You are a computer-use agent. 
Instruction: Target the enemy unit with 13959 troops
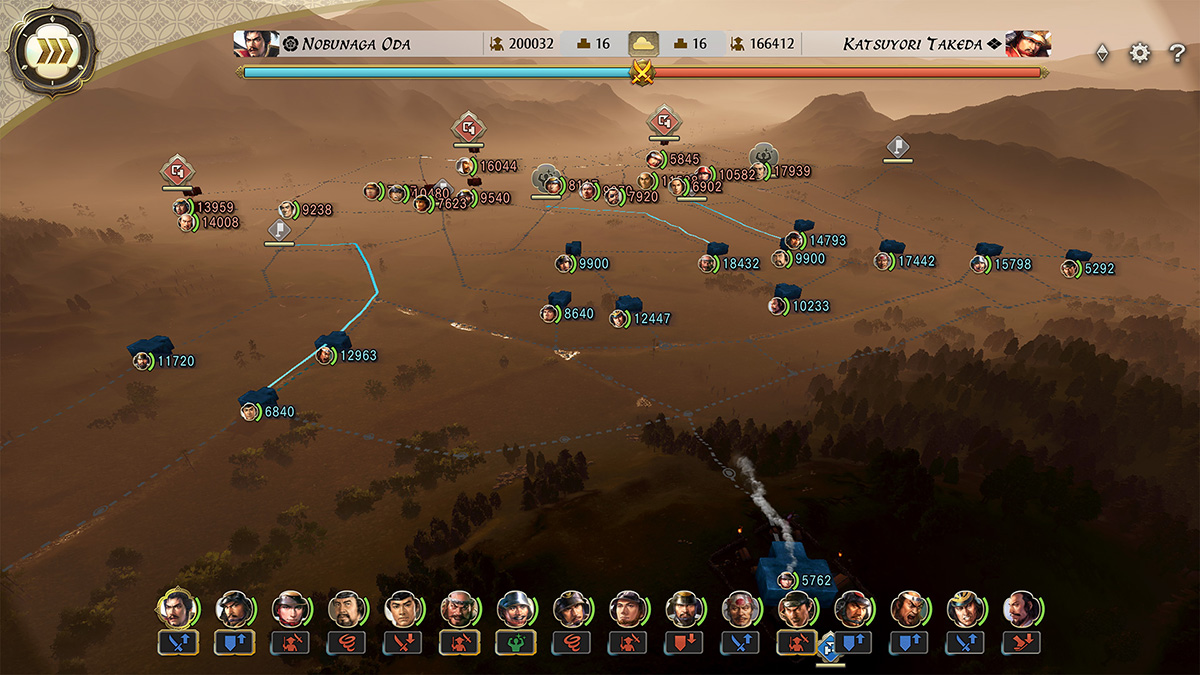(x=183, y=207)
